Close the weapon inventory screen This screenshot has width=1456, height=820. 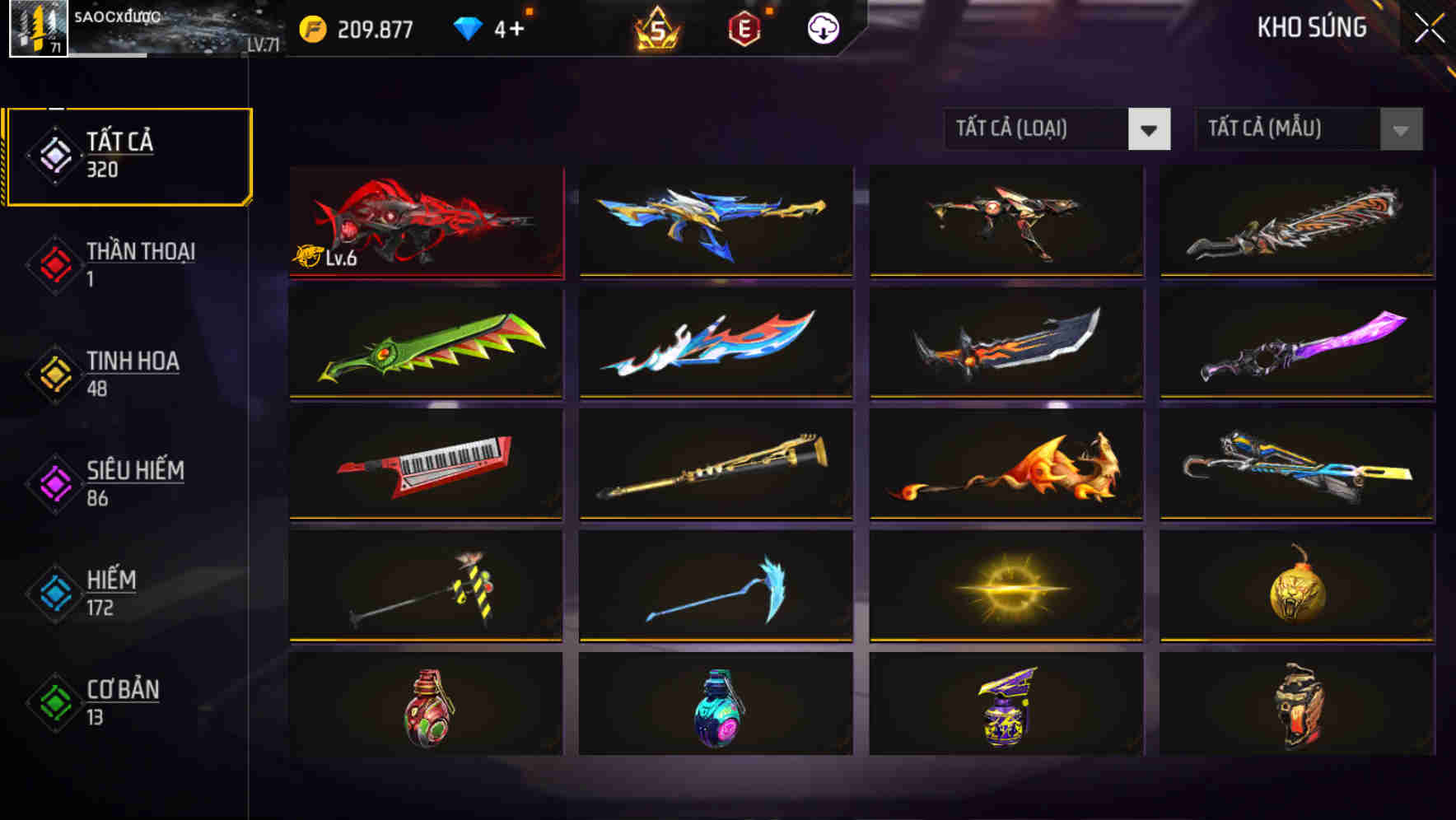click(1427, 27)
